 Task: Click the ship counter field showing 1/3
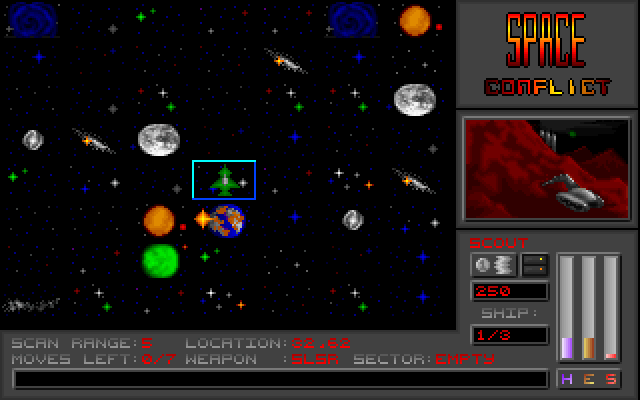click(509, 335)
